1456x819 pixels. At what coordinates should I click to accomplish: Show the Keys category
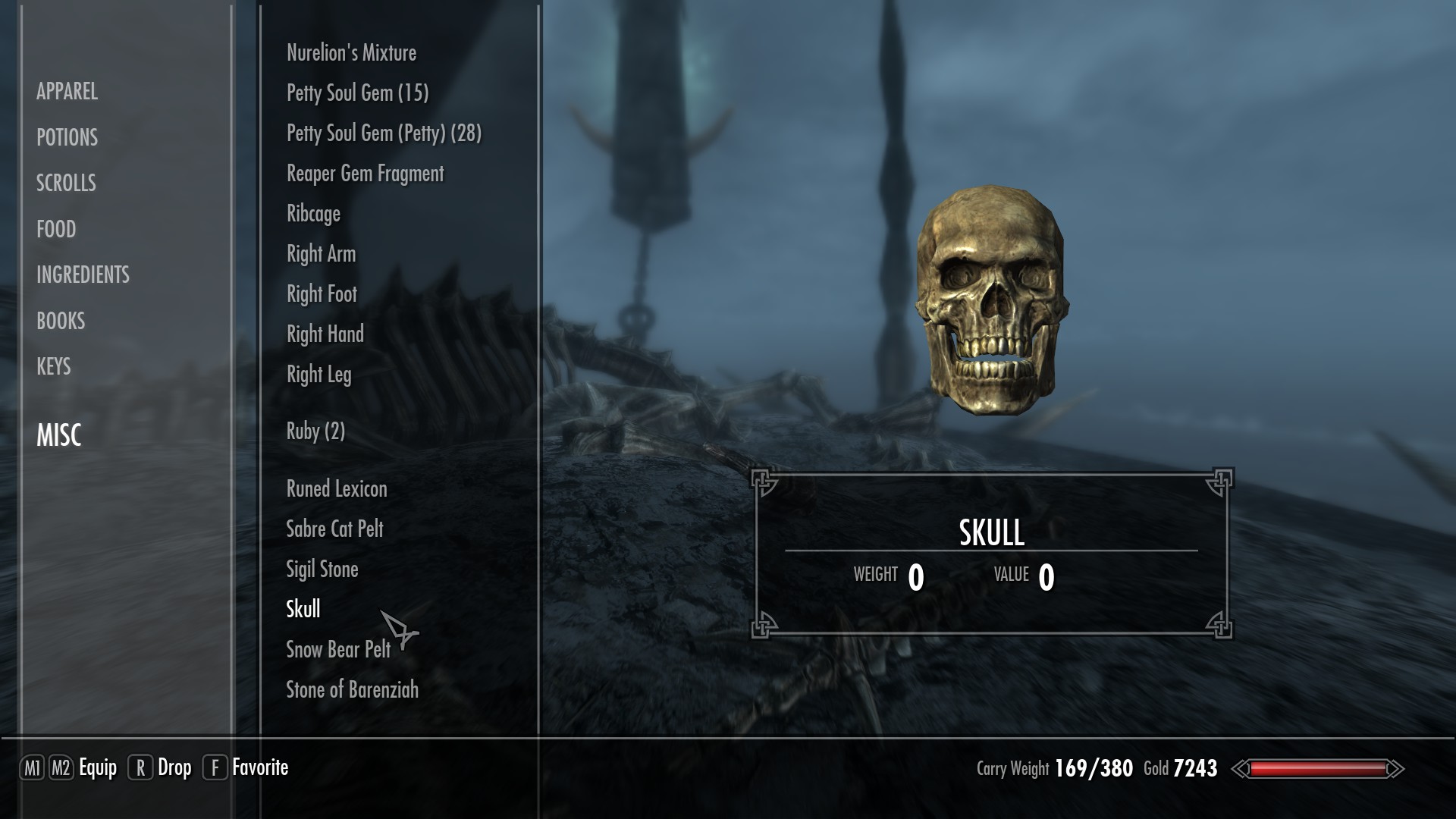point(53,366)
